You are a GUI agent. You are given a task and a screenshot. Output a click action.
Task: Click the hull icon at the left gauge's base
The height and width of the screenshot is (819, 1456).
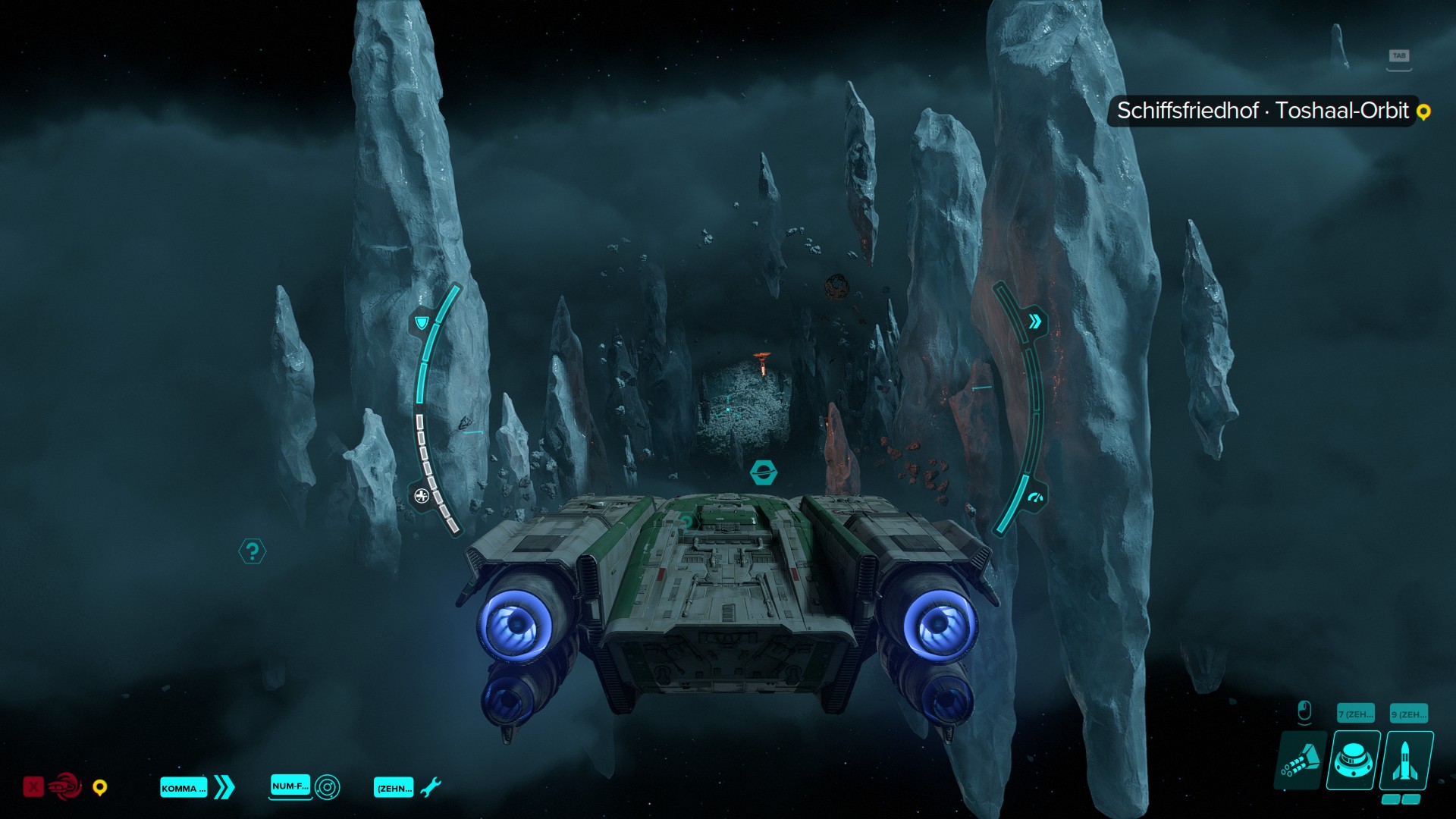click(422, 496)
